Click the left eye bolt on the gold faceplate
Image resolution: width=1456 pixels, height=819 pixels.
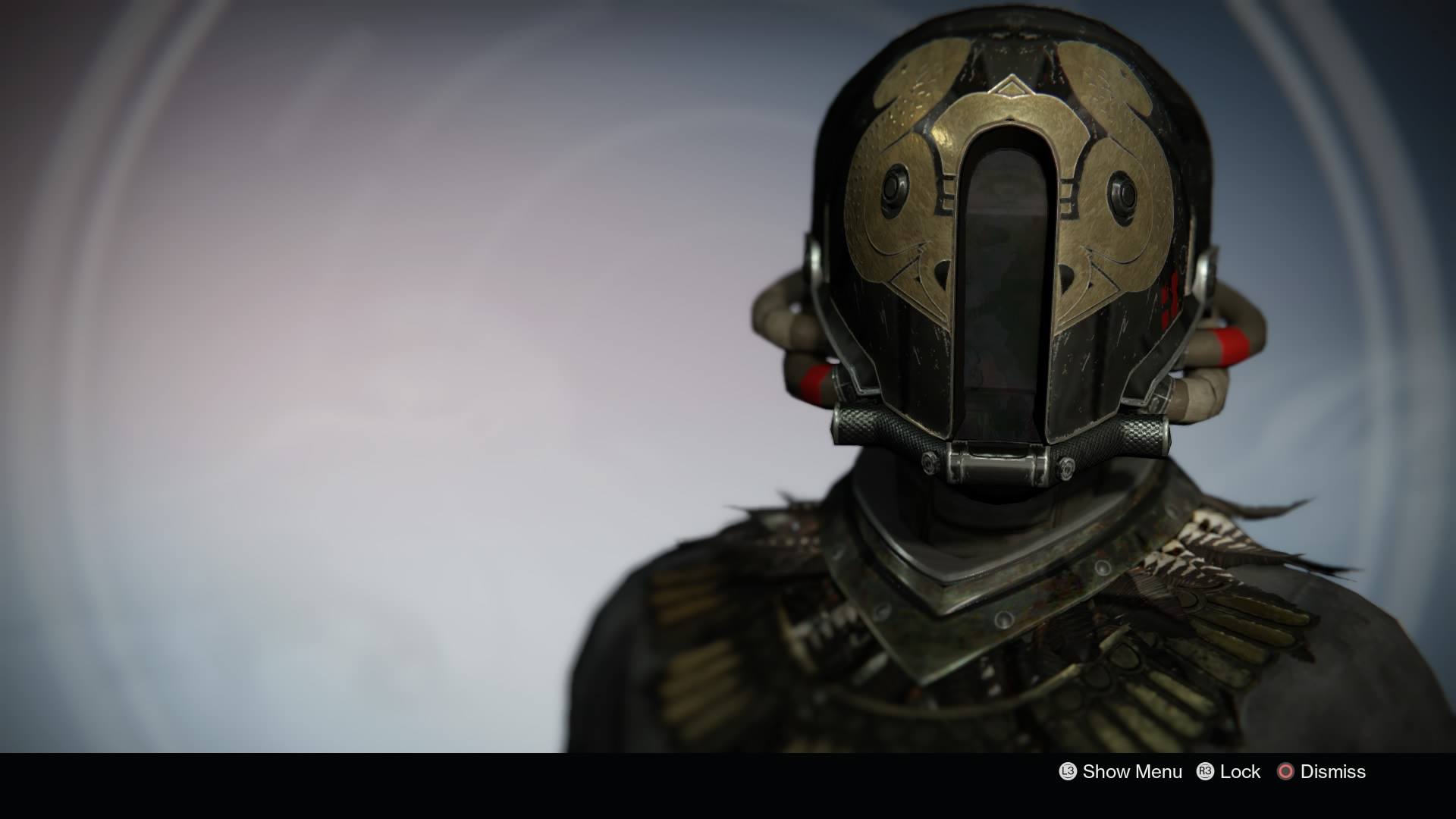893,190
